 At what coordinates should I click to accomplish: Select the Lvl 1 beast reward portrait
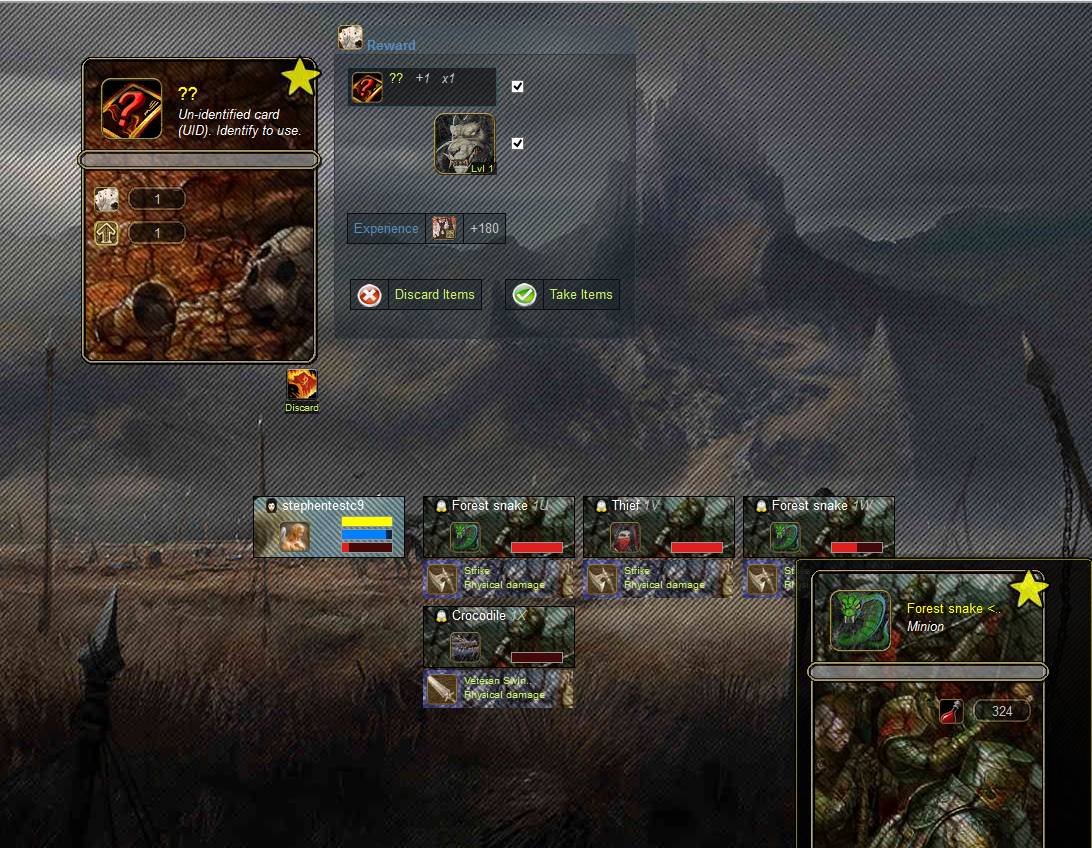coord(464,144)
